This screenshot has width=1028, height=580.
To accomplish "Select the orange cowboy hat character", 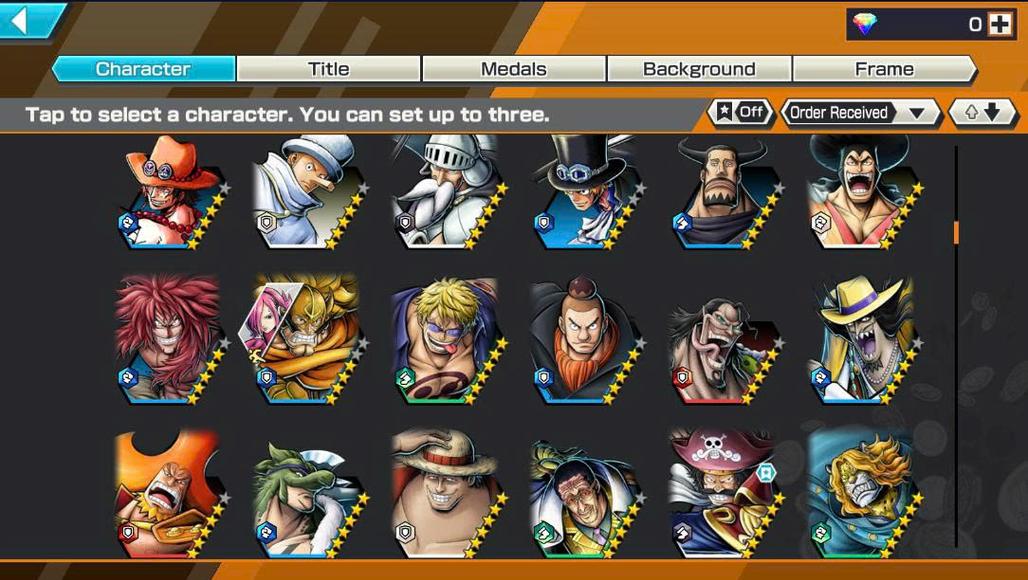I will coord(170,192).
